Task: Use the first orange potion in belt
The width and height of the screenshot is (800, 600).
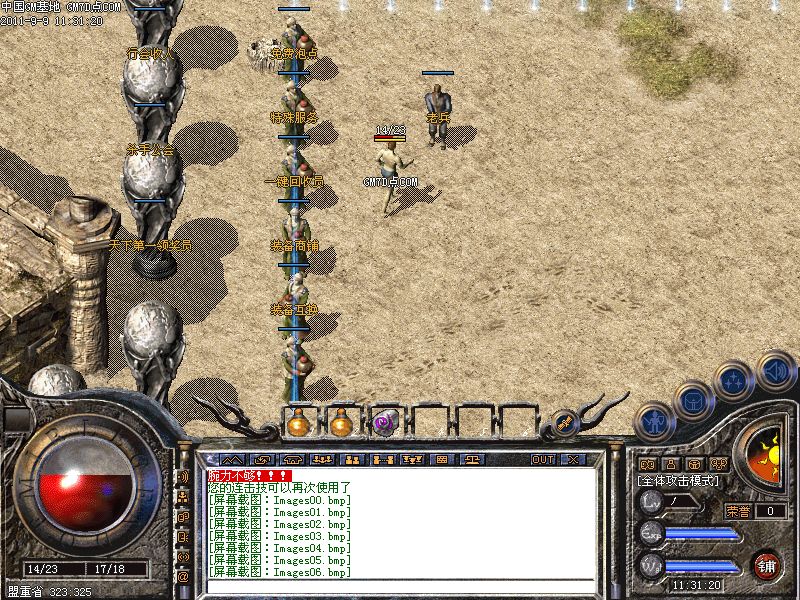Action: [297, 422]
